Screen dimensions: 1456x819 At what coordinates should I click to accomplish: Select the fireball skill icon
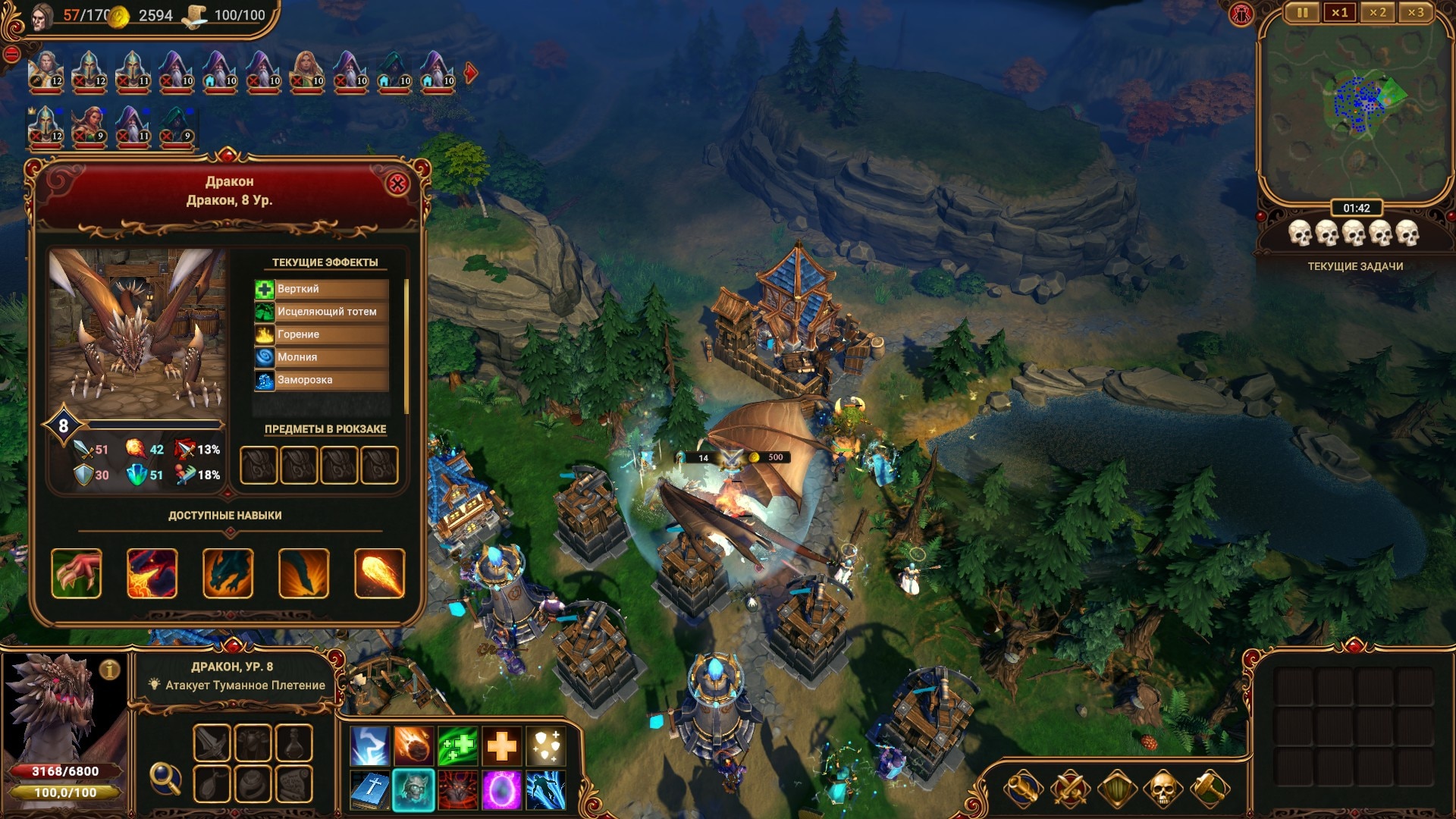[379, 573]
